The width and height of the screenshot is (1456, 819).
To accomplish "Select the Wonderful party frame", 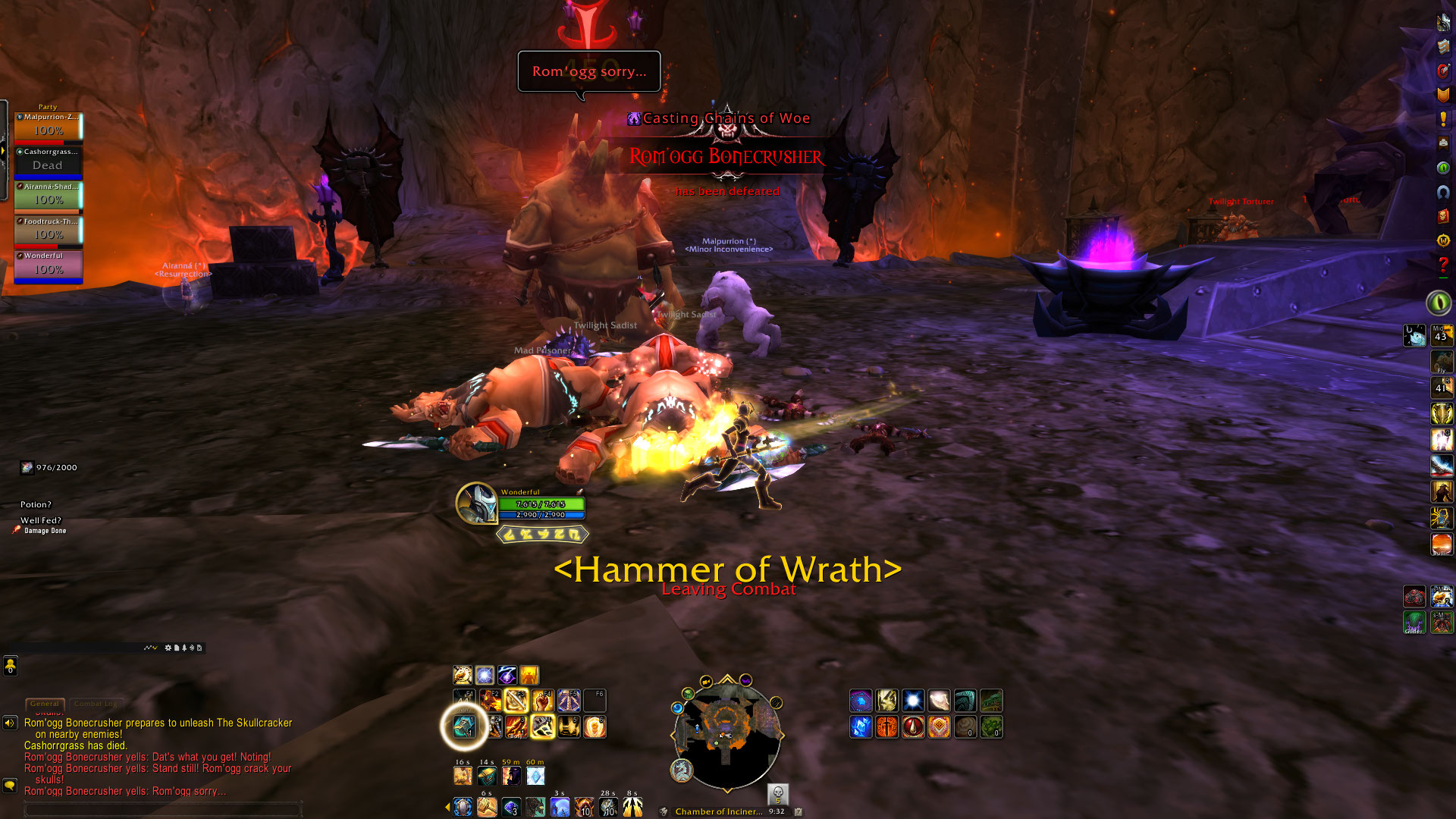I will point(48,266).
